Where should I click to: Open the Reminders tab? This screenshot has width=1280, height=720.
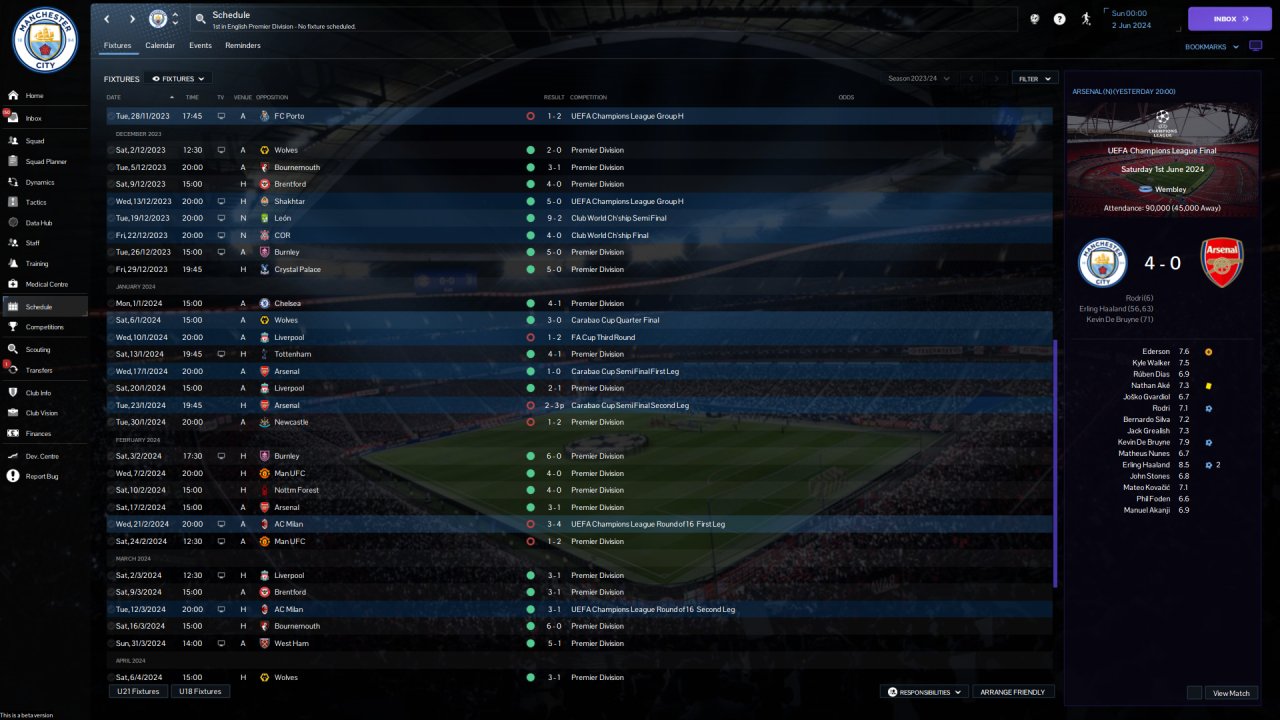[243, 46]
